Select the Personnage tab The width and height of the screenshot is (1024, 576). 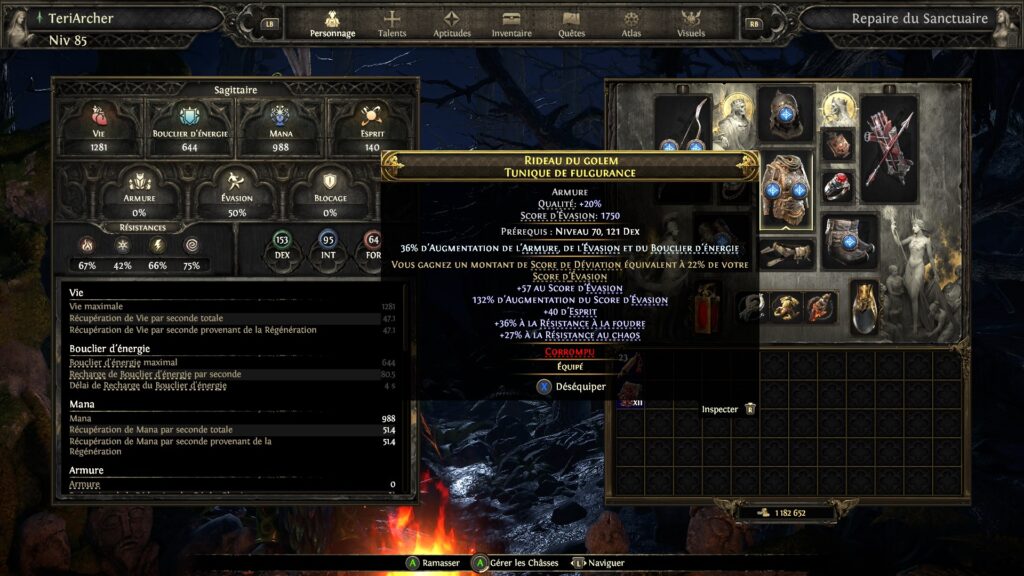(x=332, y=24)
